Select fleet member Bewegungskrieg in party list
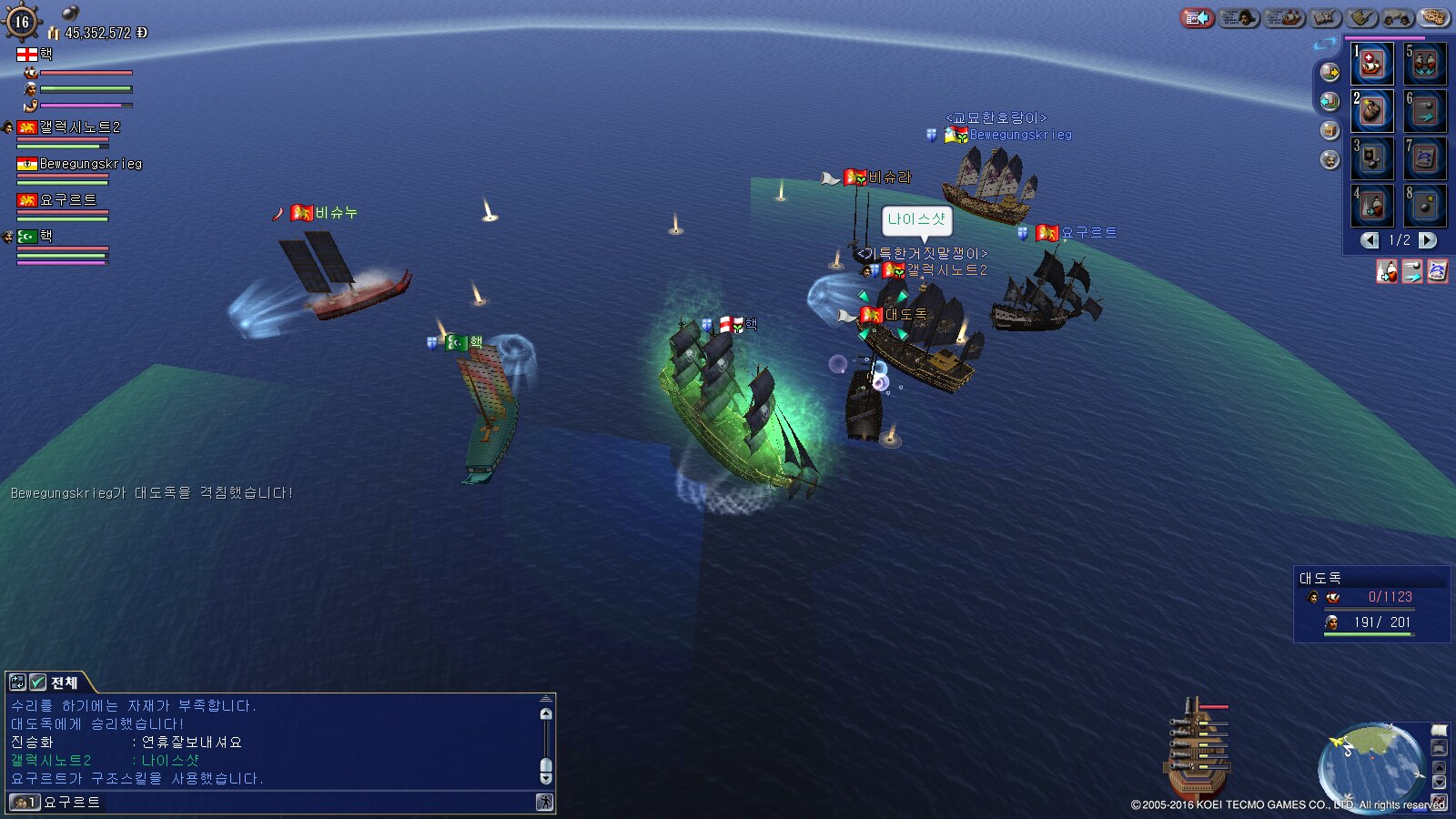Screen dimensions: 1456x819 [90, 165]
